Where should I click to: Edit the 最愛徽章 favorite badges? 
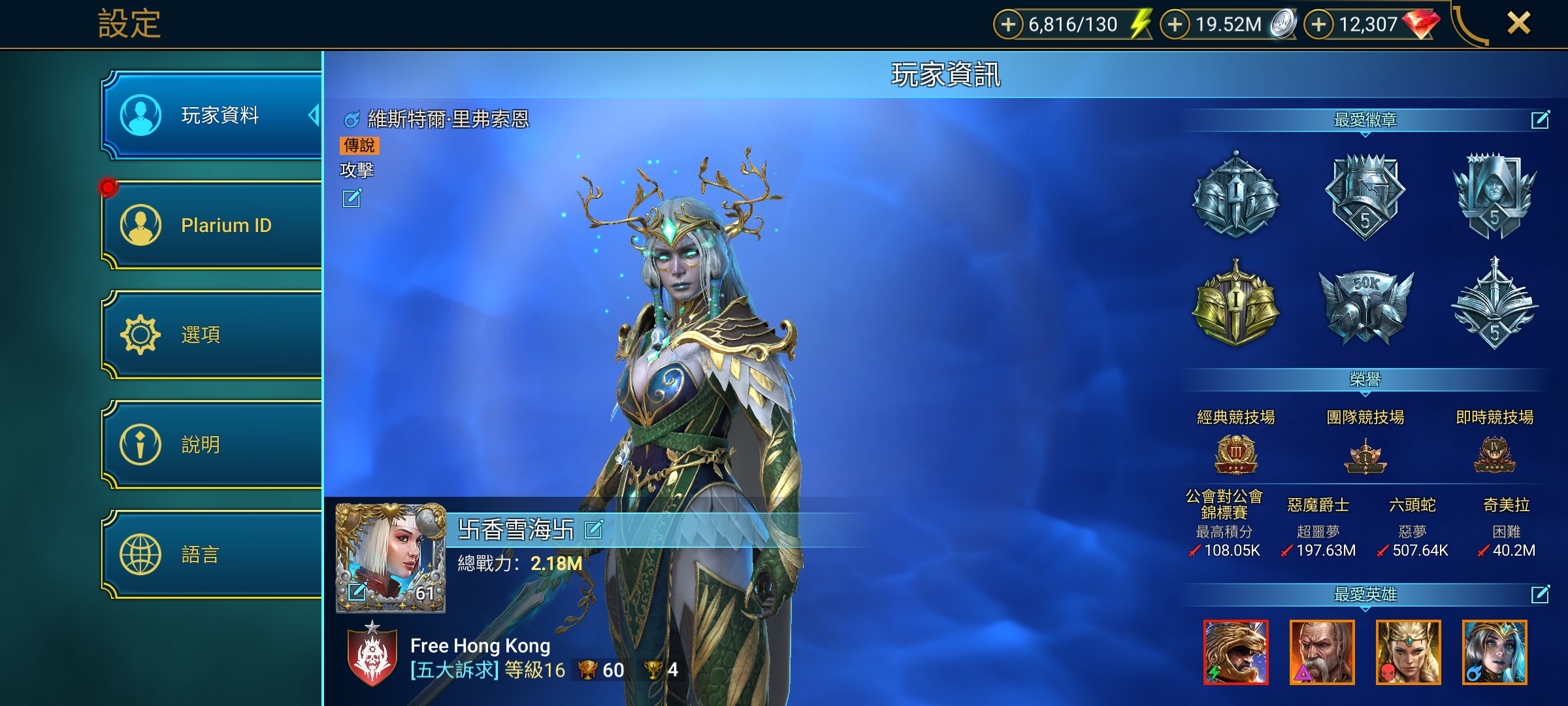coord(1540,120)
